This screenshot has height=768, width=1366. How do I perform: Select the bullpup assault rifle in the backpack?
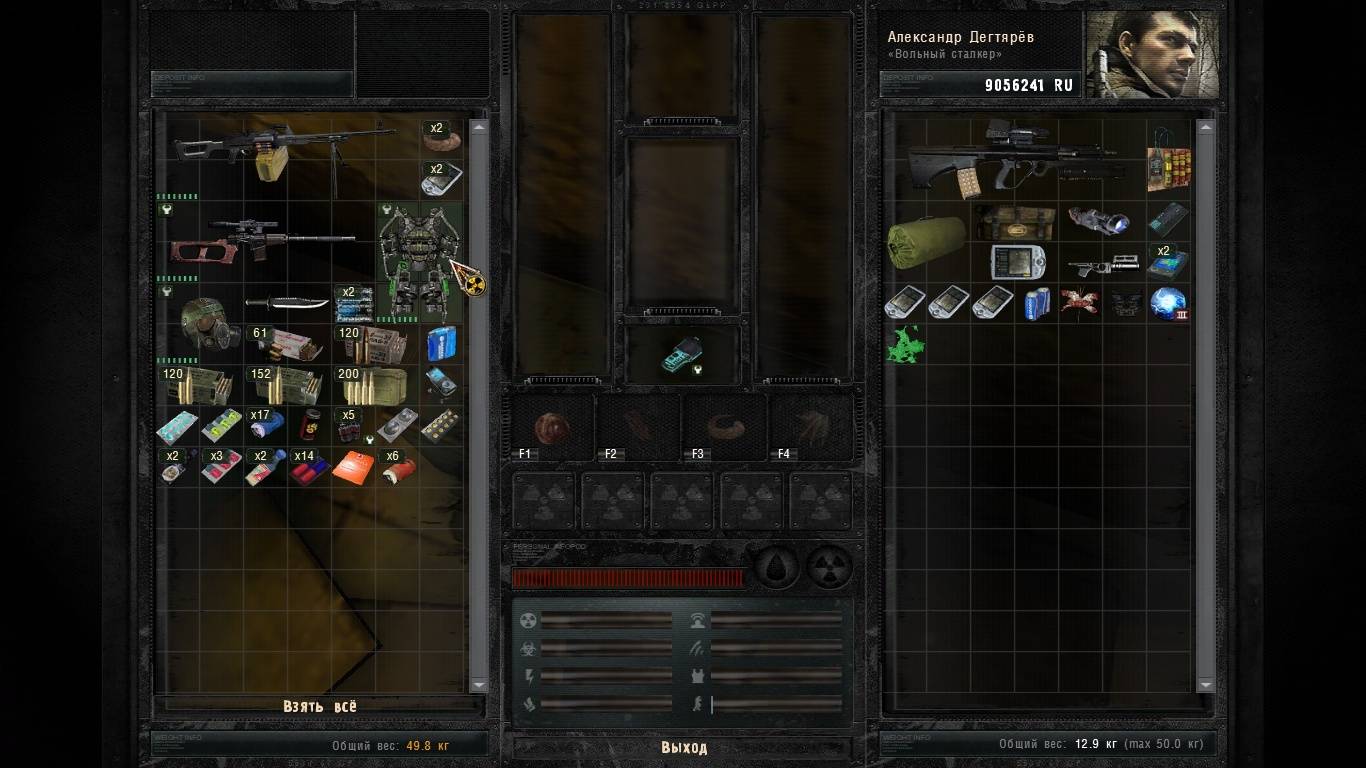(1010, 158)
